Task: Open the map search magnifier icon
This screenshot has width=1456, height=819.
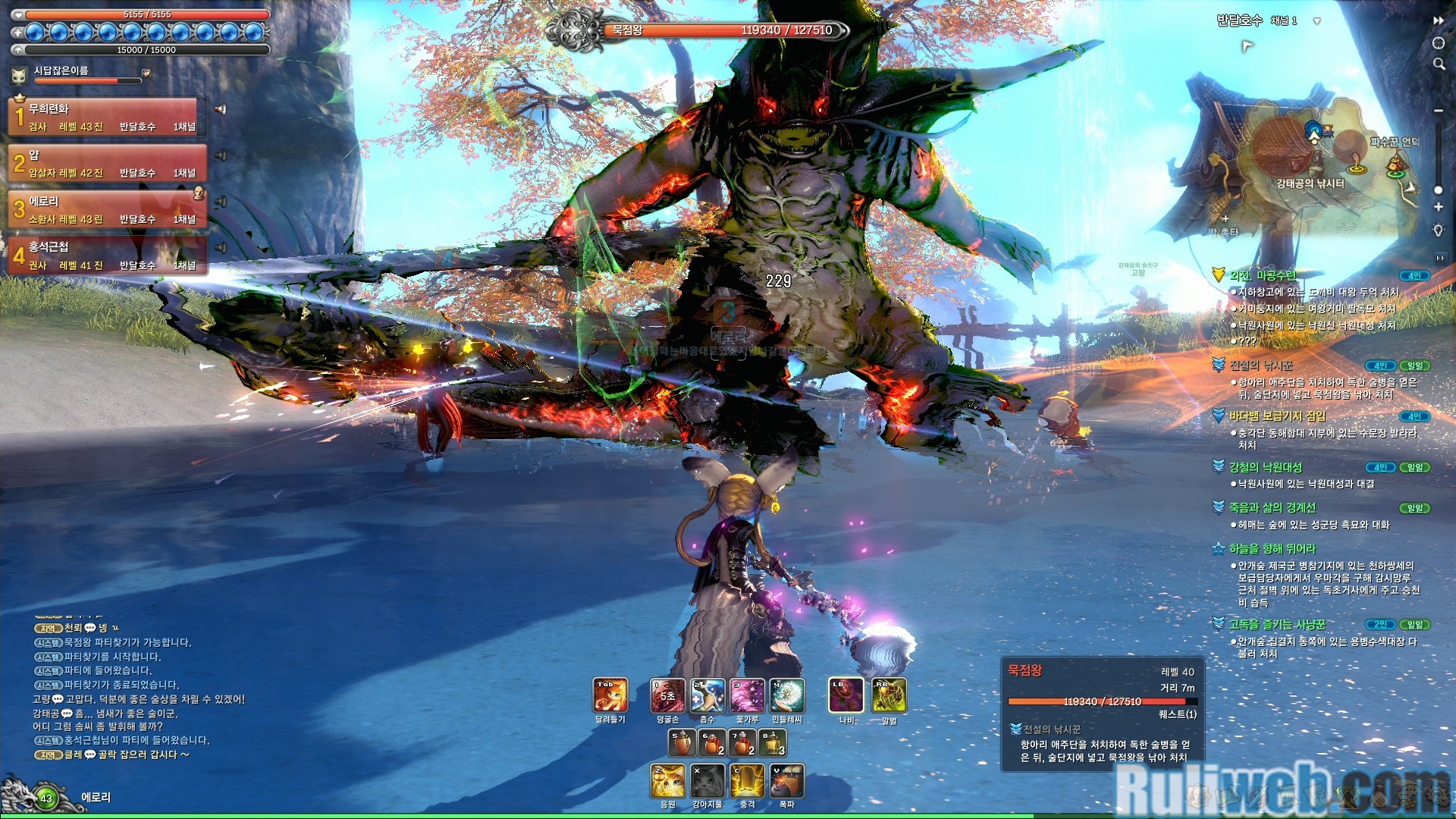Action: pyautogui.click(x=1439, y=64)
